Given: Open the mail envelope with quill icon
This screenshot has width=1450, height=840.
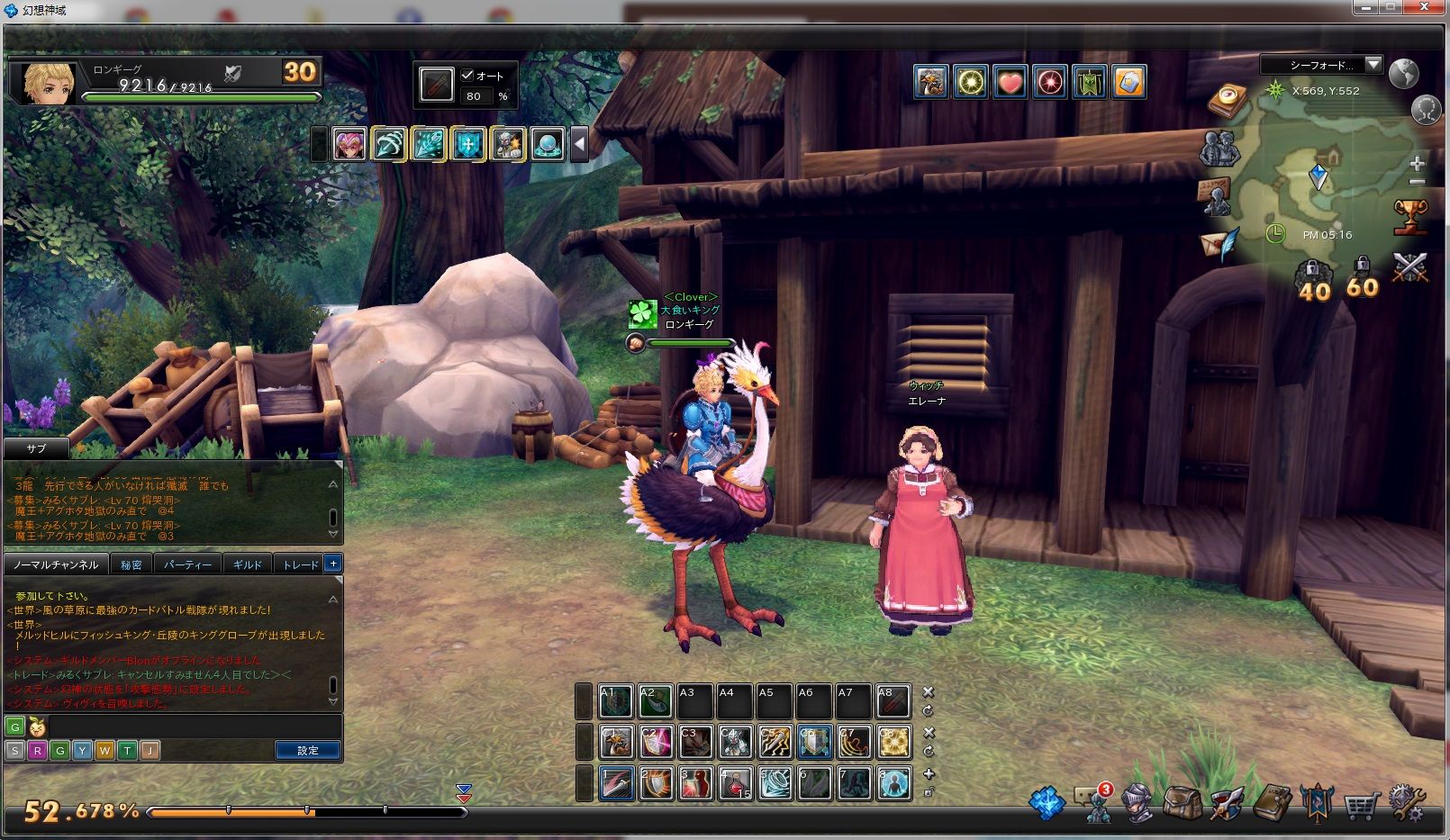Looking at the screenshot, I should [1219, 244].
